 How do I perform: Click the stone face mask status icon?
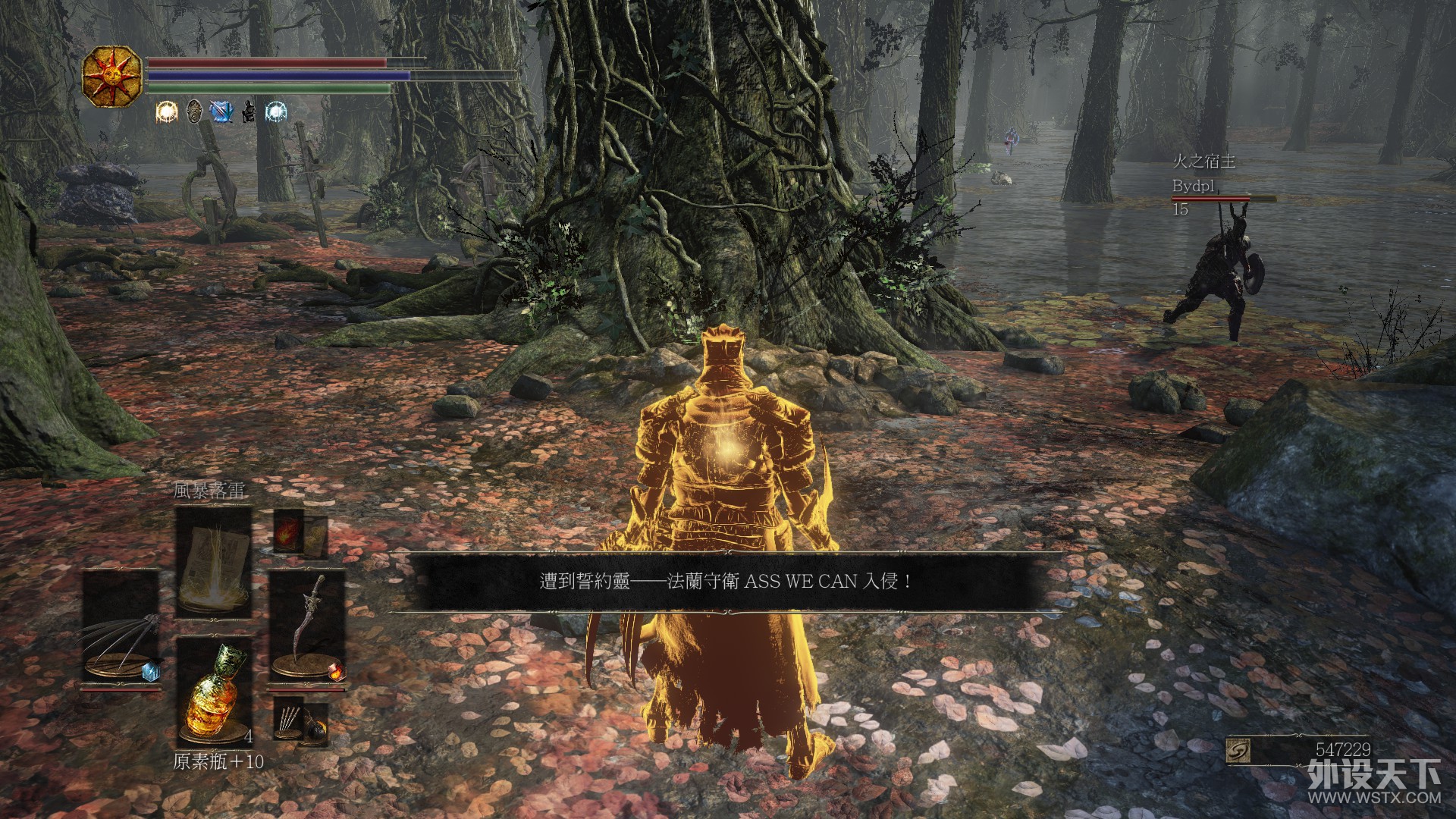tap(195, 112)
